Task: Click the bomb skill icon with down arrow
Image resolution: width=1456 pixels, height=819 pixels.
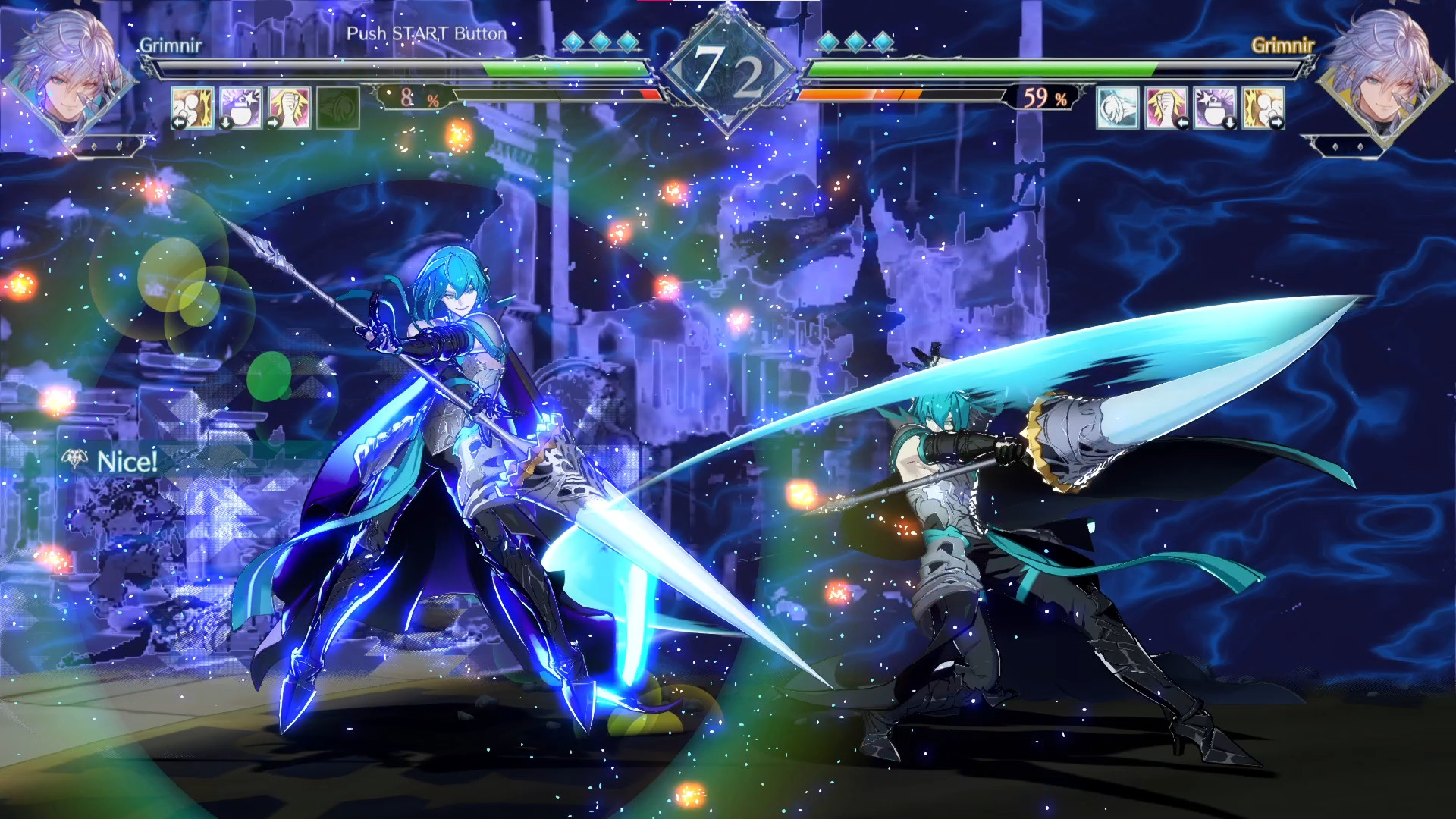Action: (x=240, y=106)
